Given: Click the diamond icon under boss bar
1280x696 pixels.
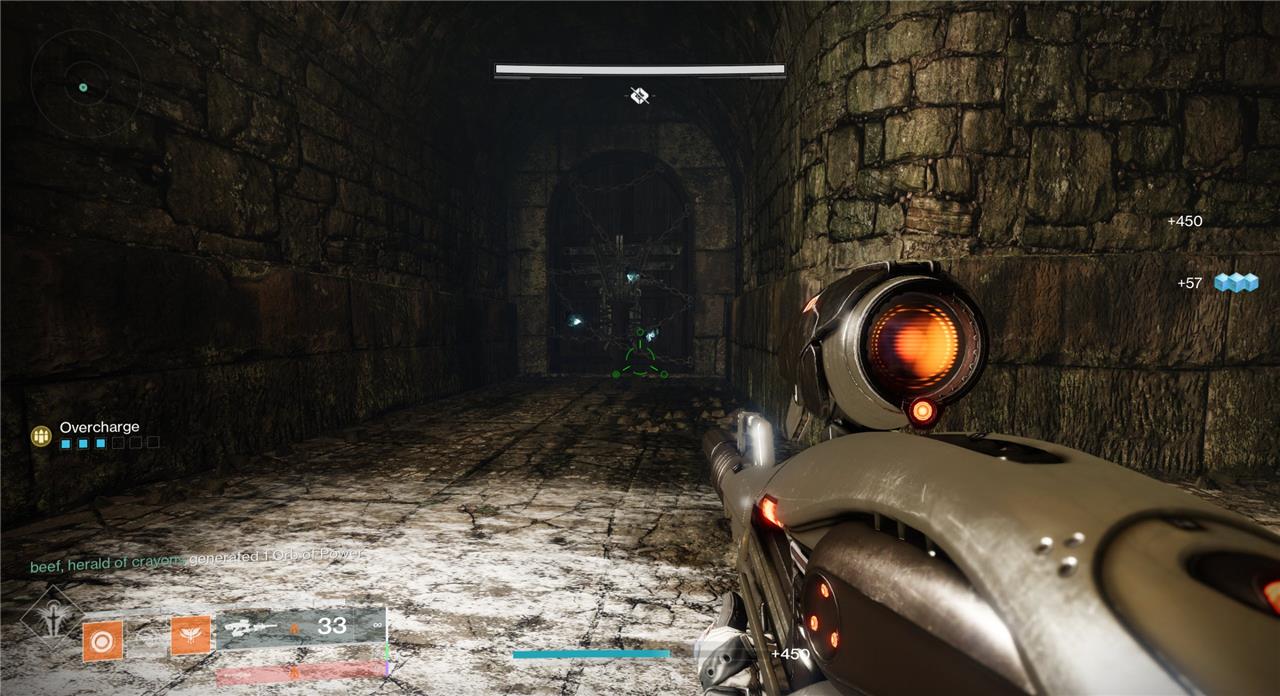Looking at the screenshot, I should 640,96.
